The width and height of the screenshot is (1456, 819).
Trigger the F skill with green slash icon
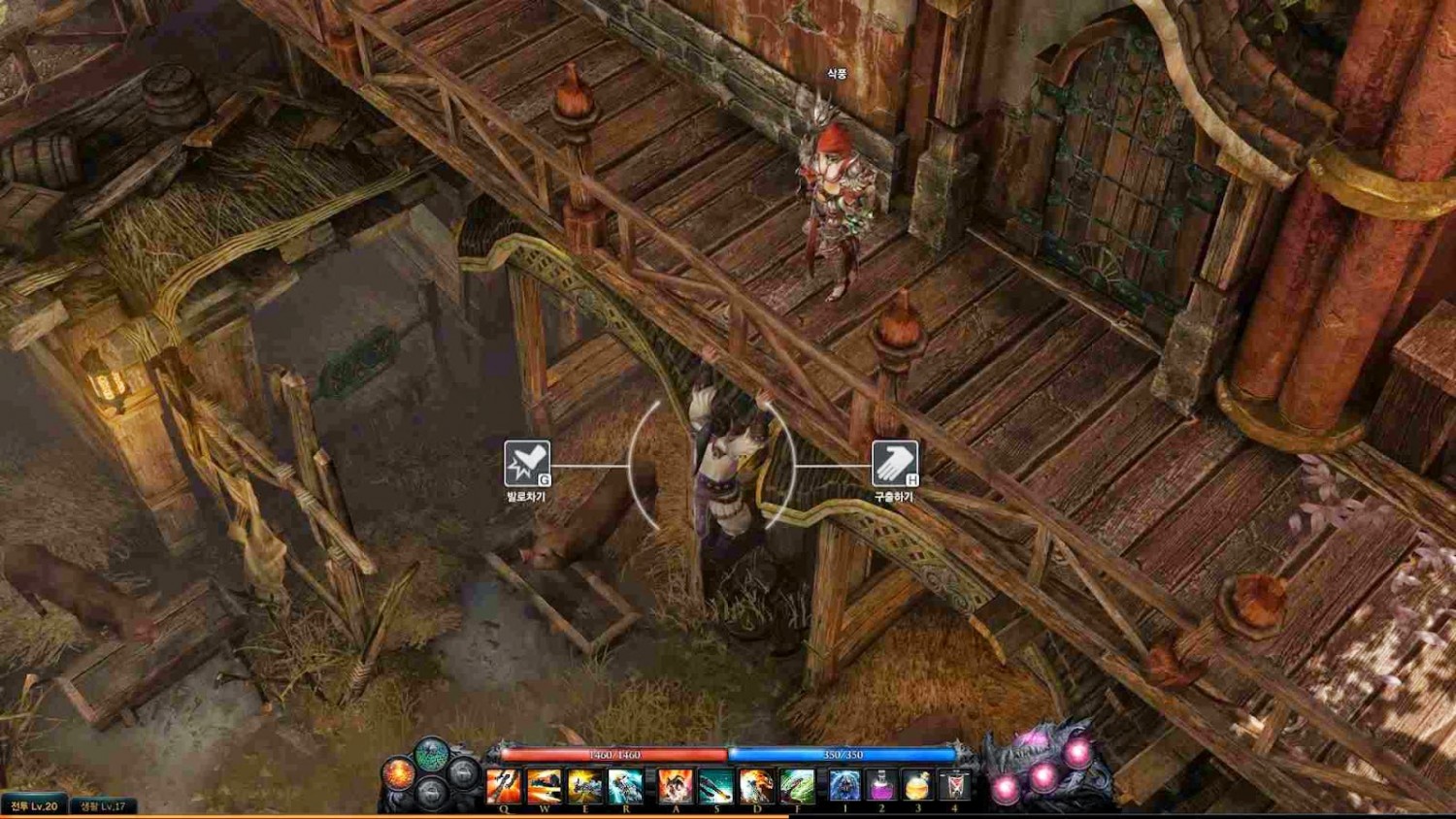[x=797, y=785]
